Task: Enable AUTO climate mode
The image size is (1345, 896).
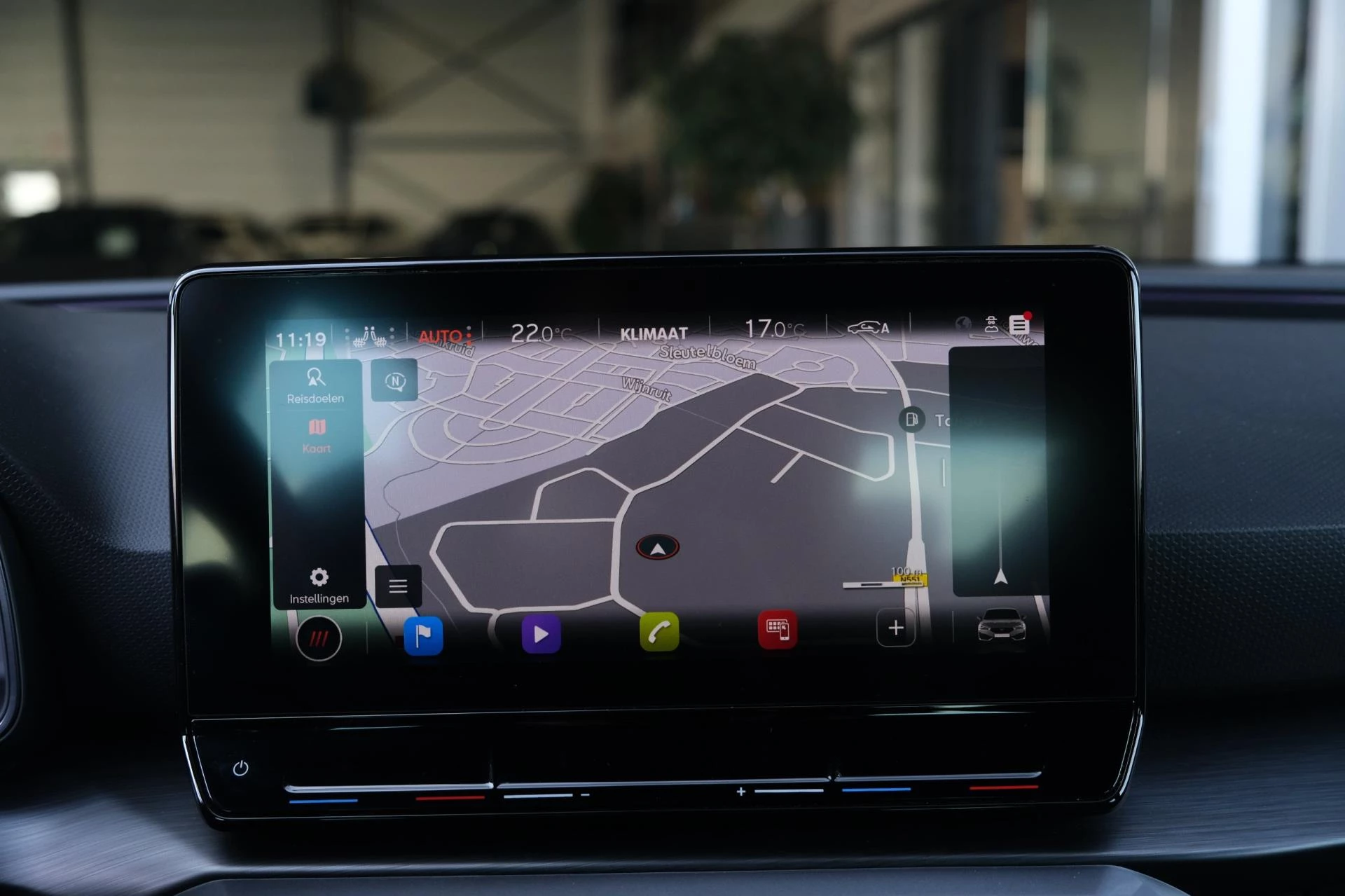Action: click(441, 333)
